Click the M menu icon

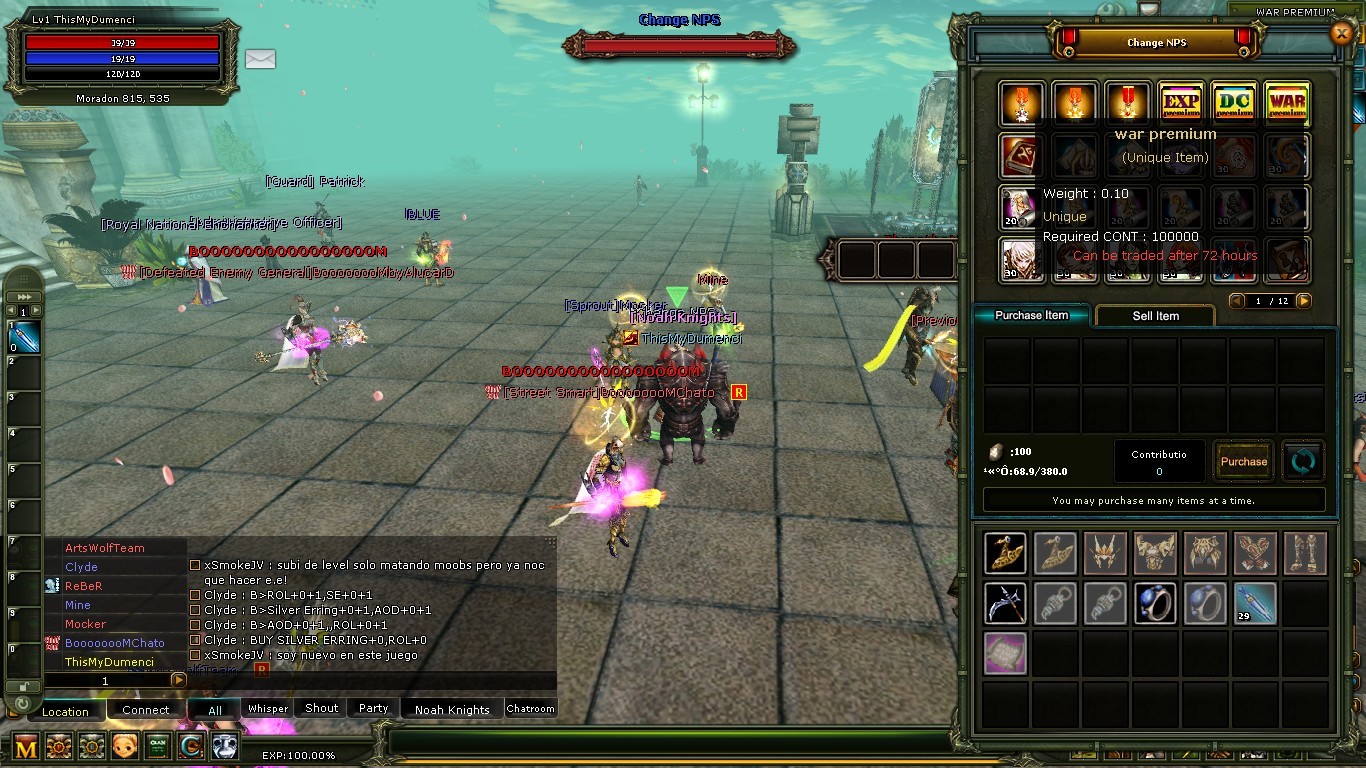point(25,746)
